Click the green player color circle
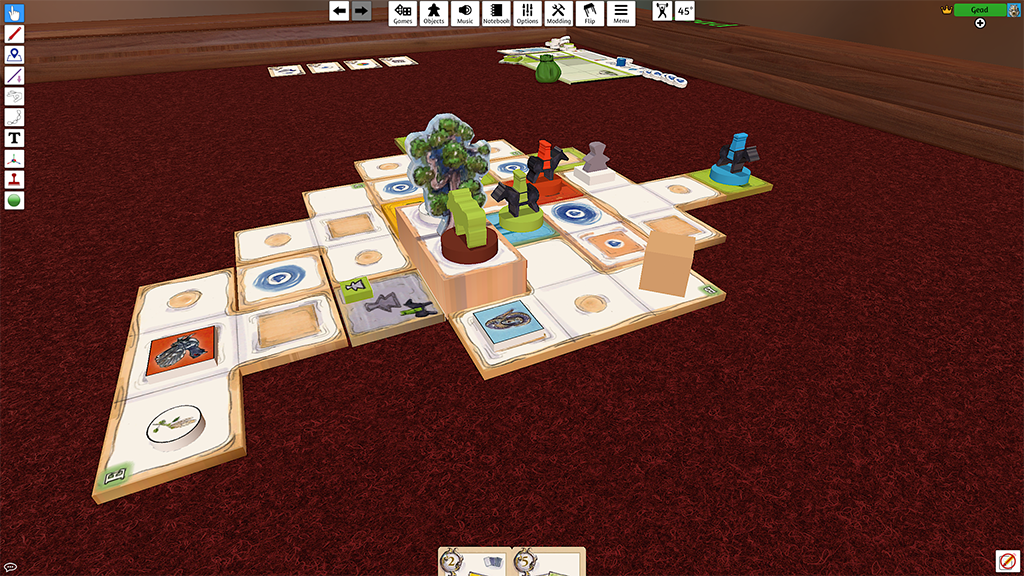The image size is (1024, 576). point(15,200)
